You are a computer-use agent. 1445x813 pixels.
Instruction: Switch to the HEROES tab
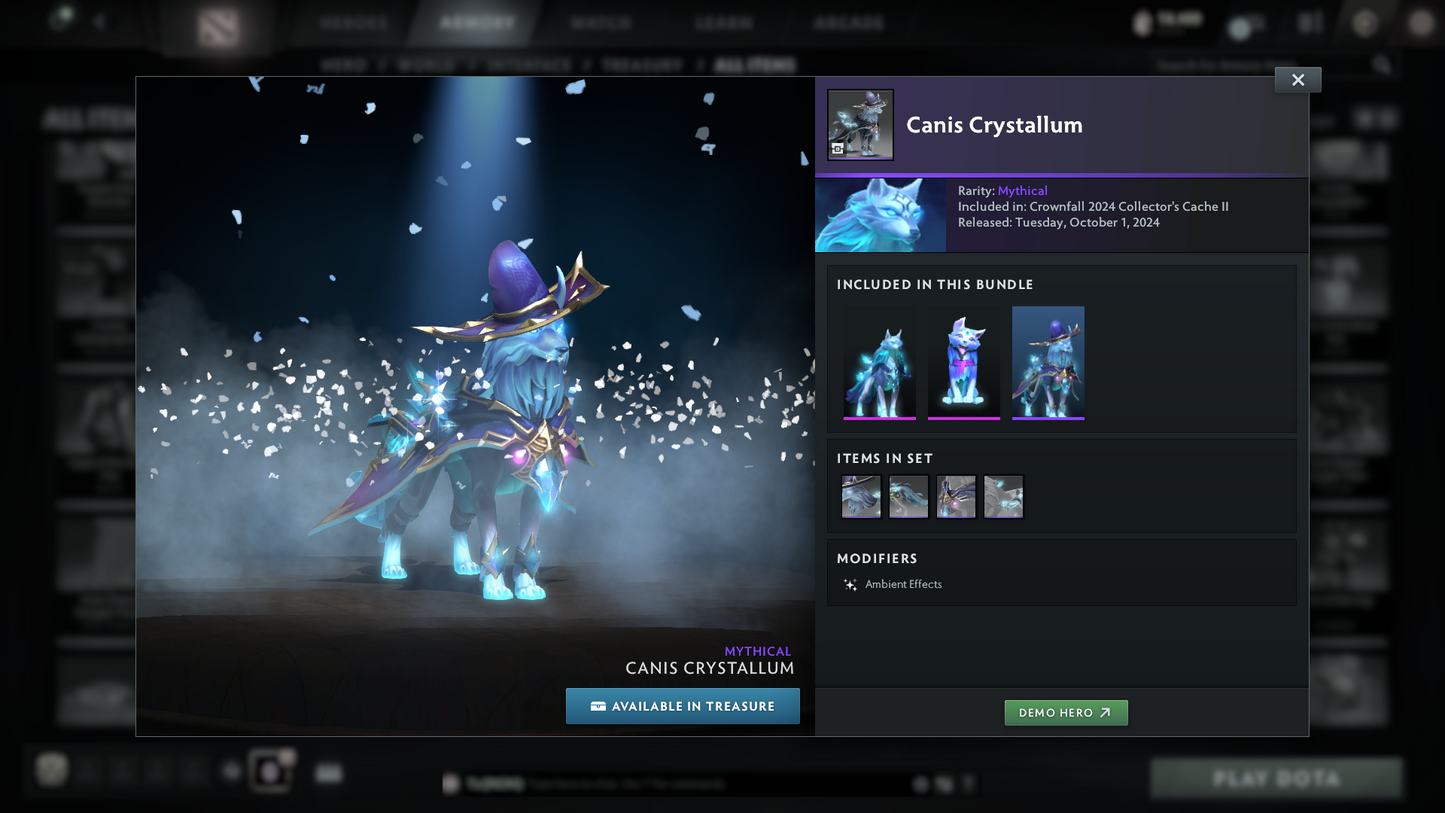353,21
